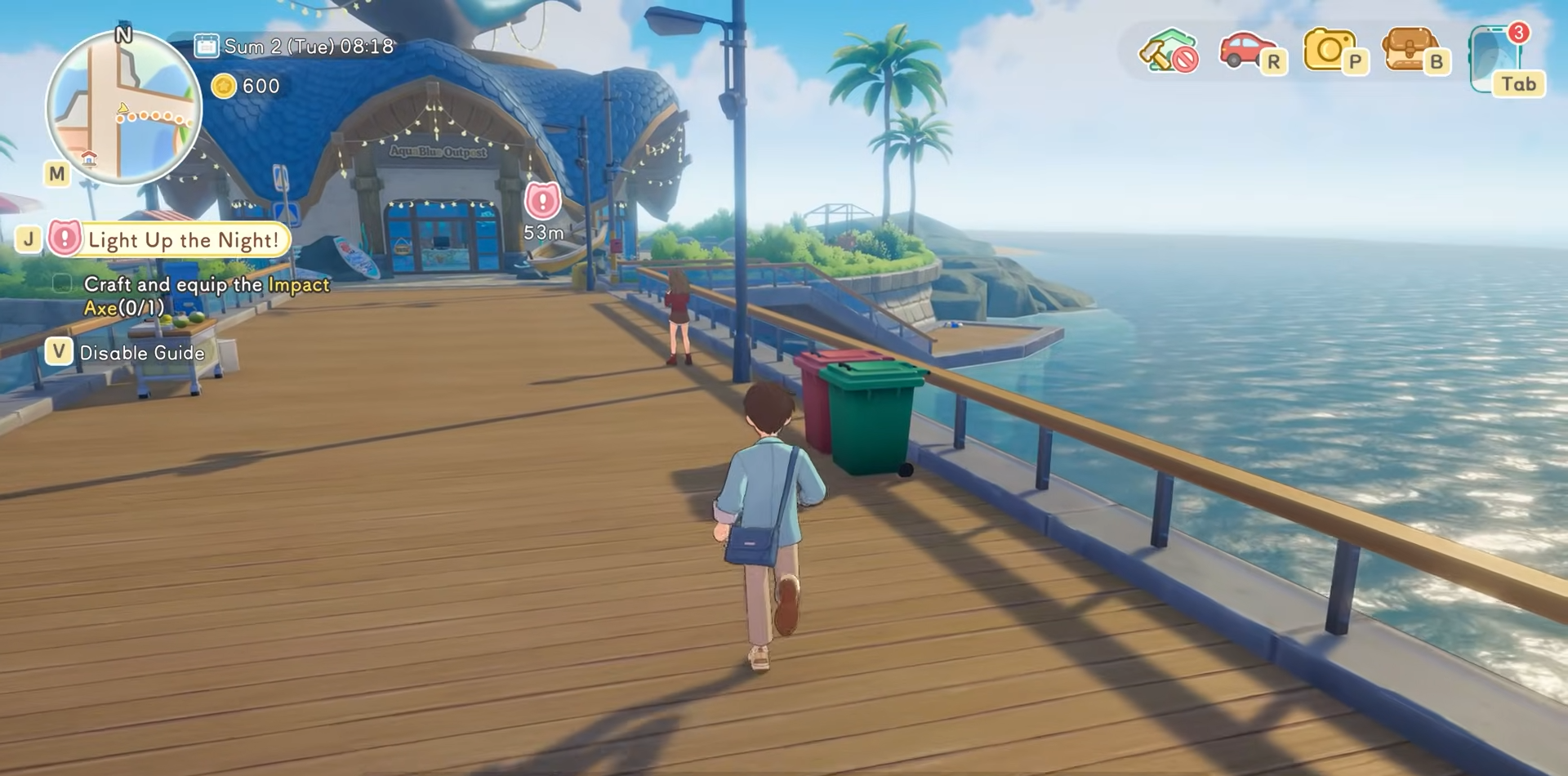Open the yellow camera photo mode
The width and height of the screenshot is (1568, 776).
click(1330, 51)
